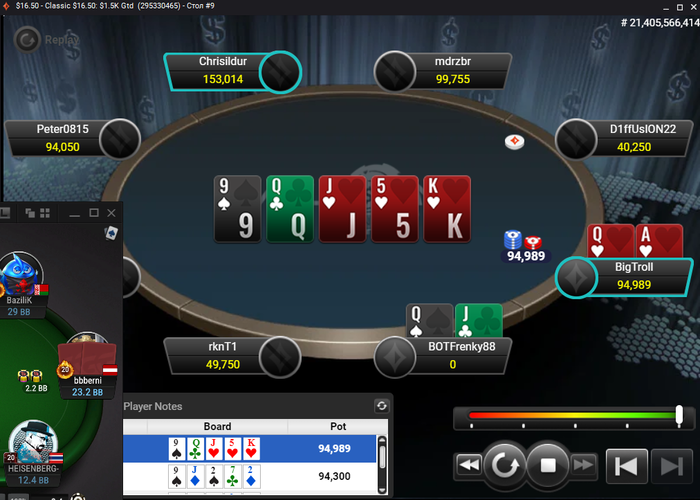Restart the replay with the circular arrow button
Viewport: 700px width, 500px height.
[x=507, y=464]
